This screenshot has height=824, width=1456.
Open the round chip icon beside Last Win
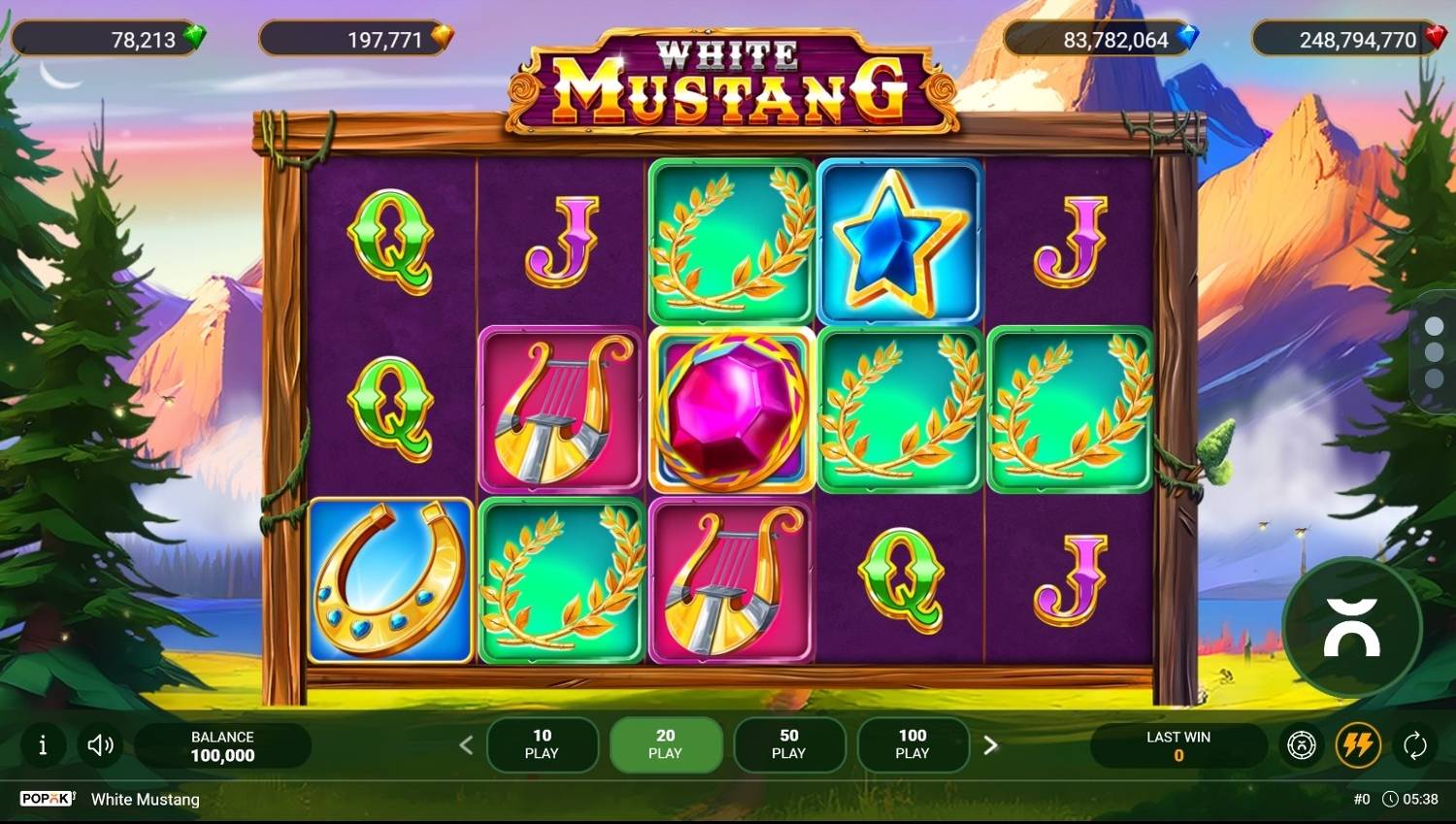[1301, 745]
